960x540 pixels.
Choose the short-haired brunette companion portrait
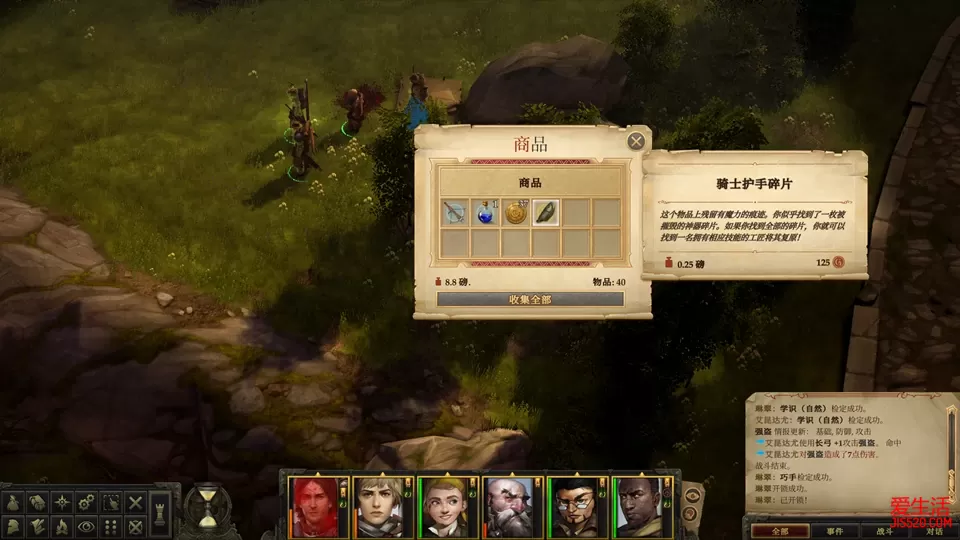[x=379, y=505]
